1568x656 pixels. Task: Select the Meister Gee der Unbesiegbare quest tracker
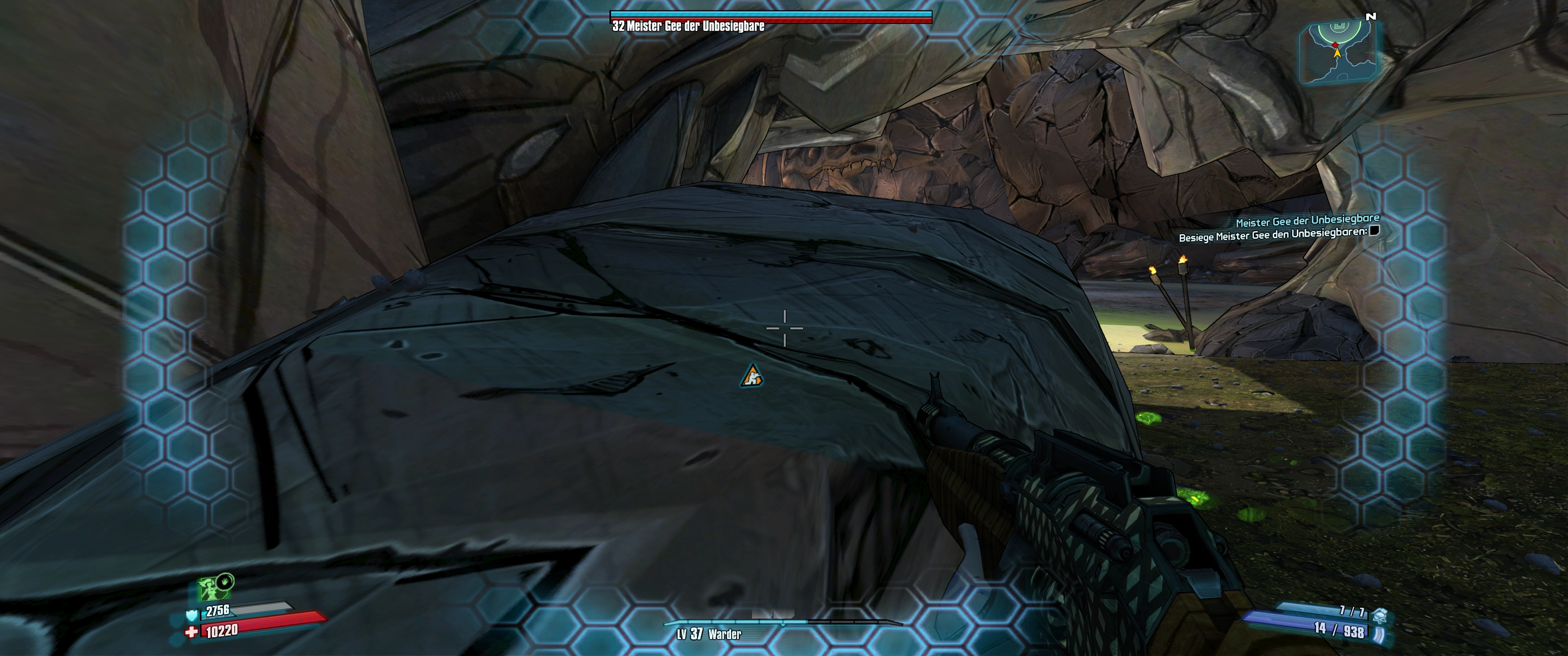(1307, 220)
